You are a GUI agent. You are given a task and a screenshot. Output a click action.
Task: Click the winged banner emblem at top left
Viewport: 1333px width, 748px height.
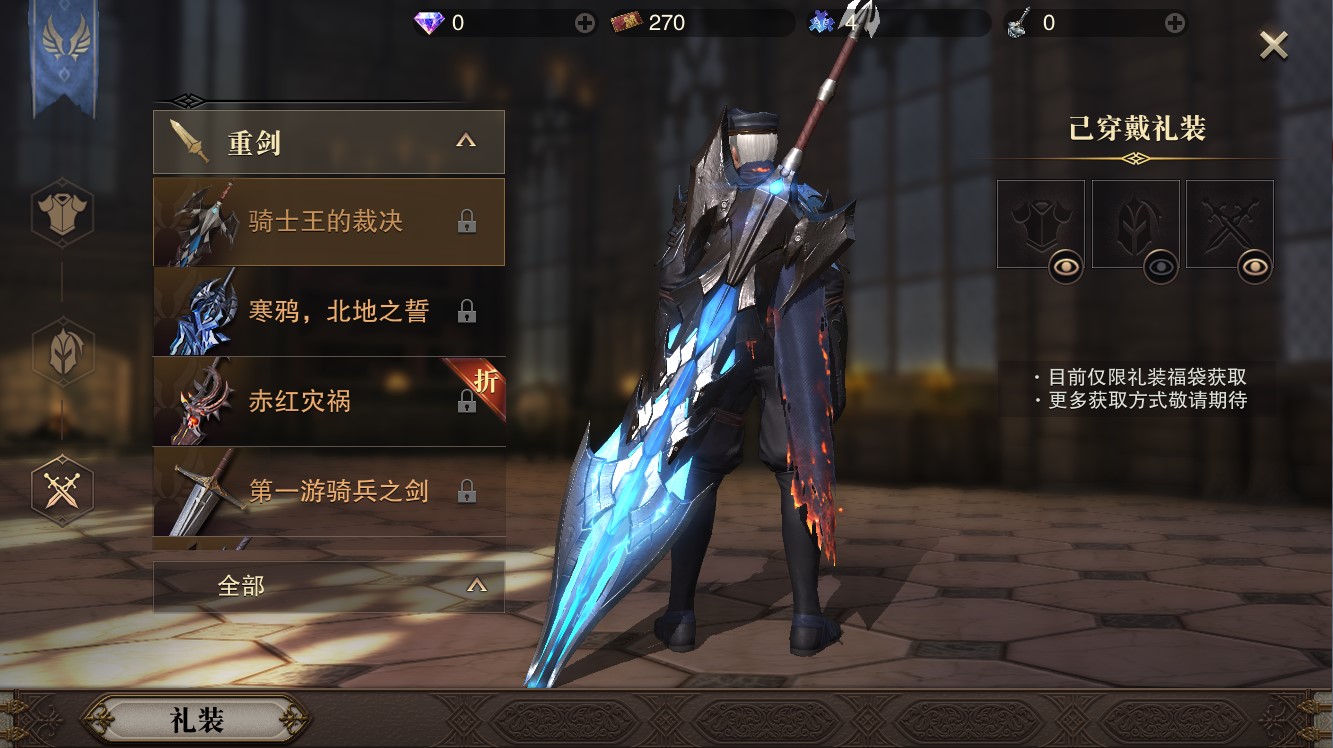coord(63,35)
